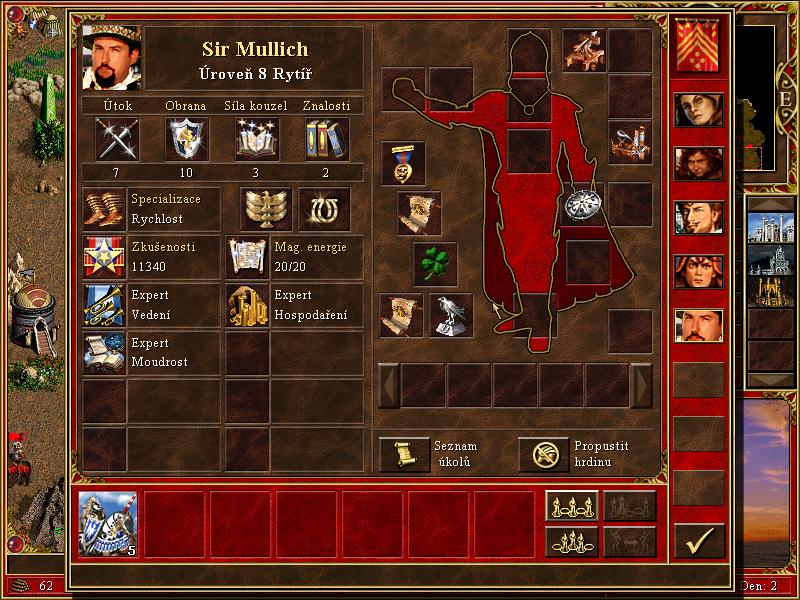Screen dimensions: 800x600
Task: View the Zkušenosti experience icon
Action: pyautogui.click(x=103, y=257)
